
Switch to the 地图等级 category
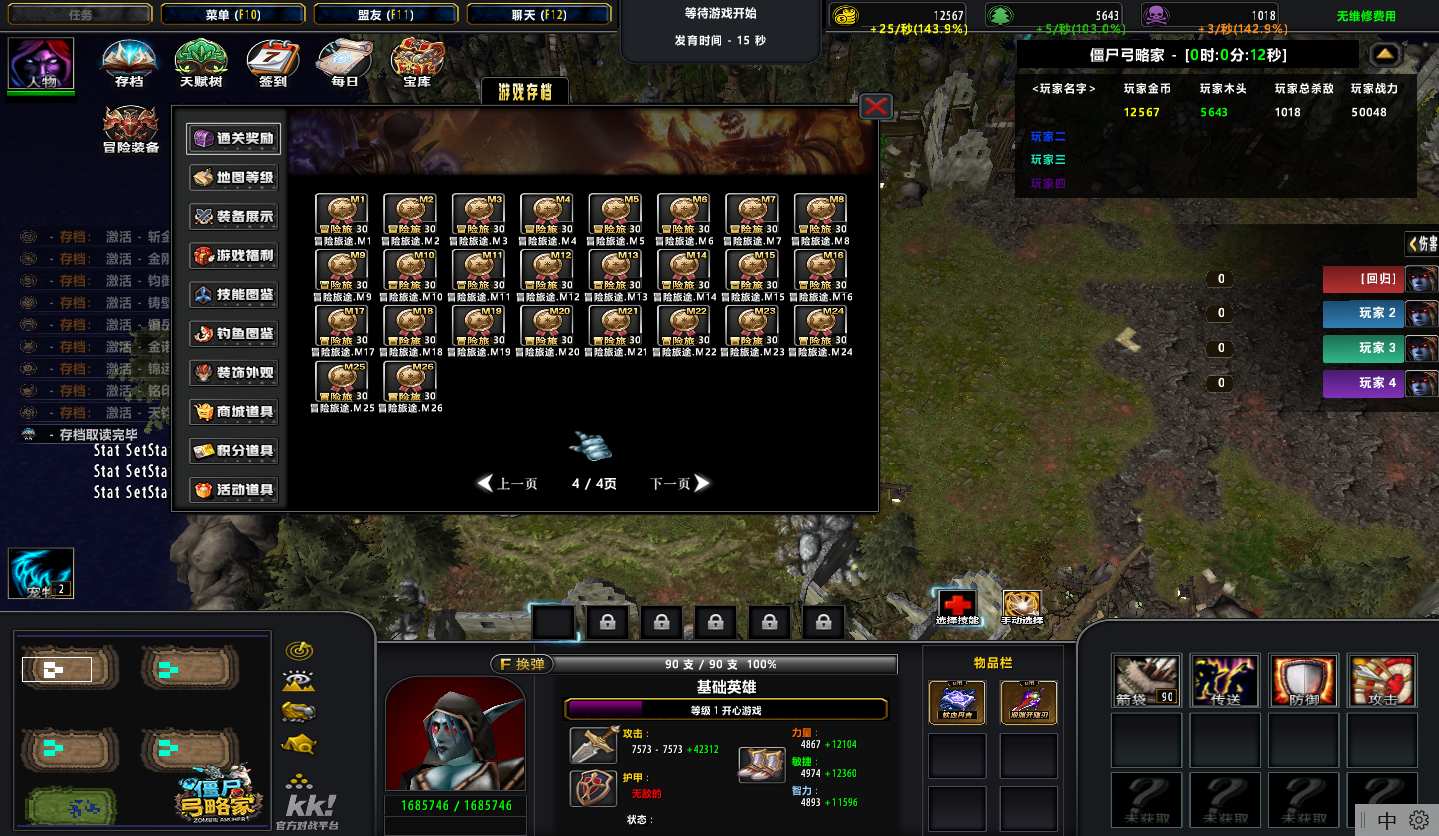tap(233, 178)
